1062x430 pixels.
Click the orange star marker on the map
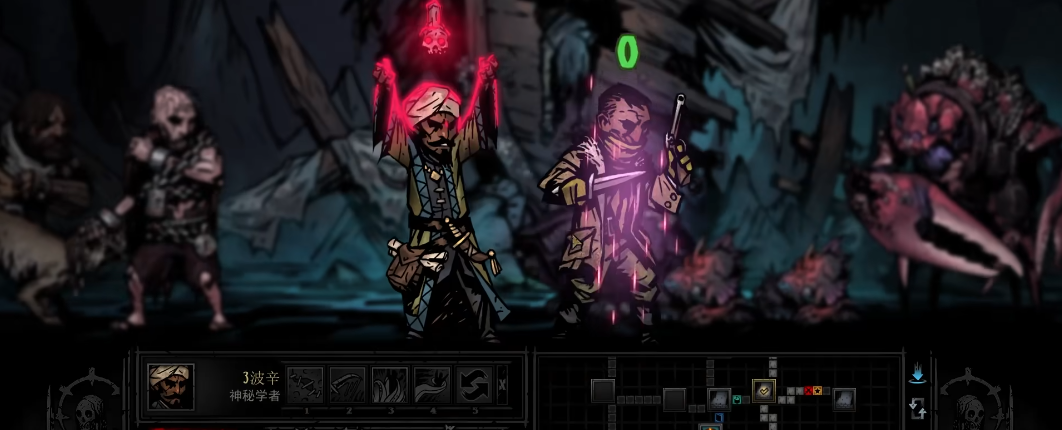tap(817, 390)
